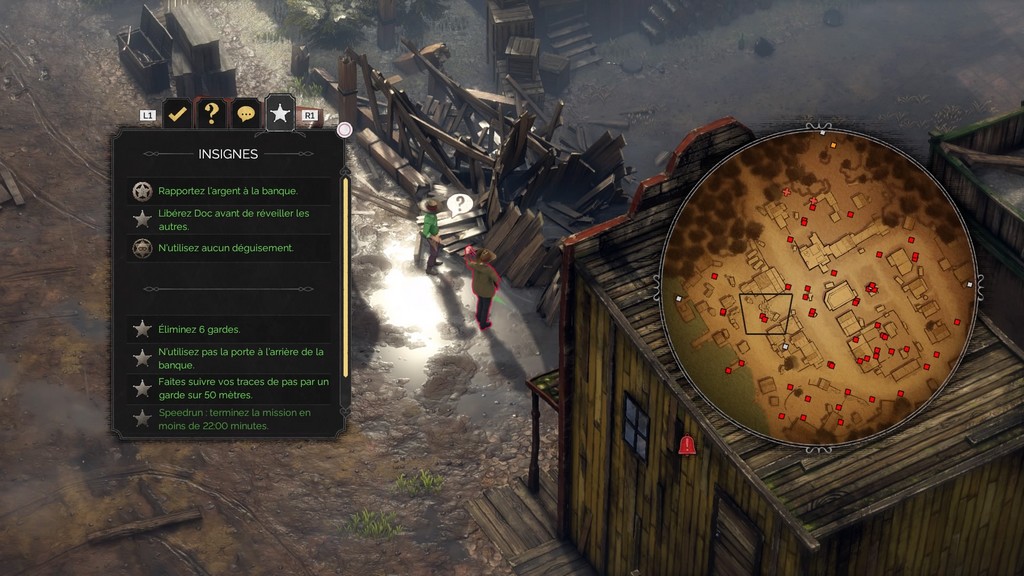
Task: Select the star badges tab
Action: pyautogui.click(x=280, y=114)
